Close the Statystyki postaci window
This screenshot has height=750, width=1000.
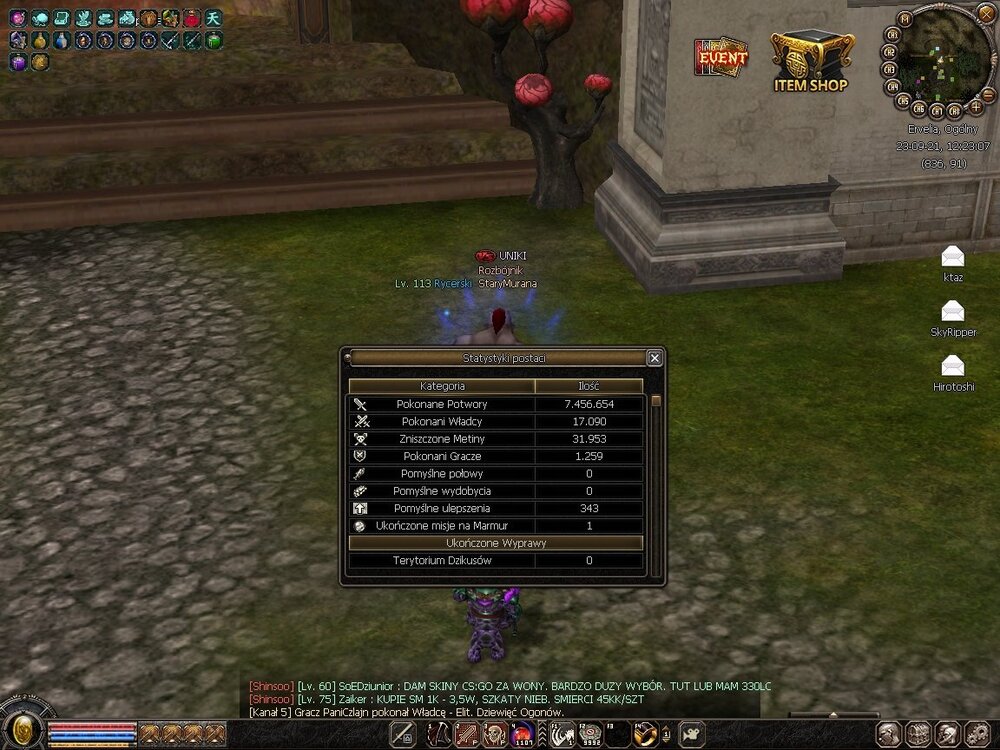click(654, 358)
